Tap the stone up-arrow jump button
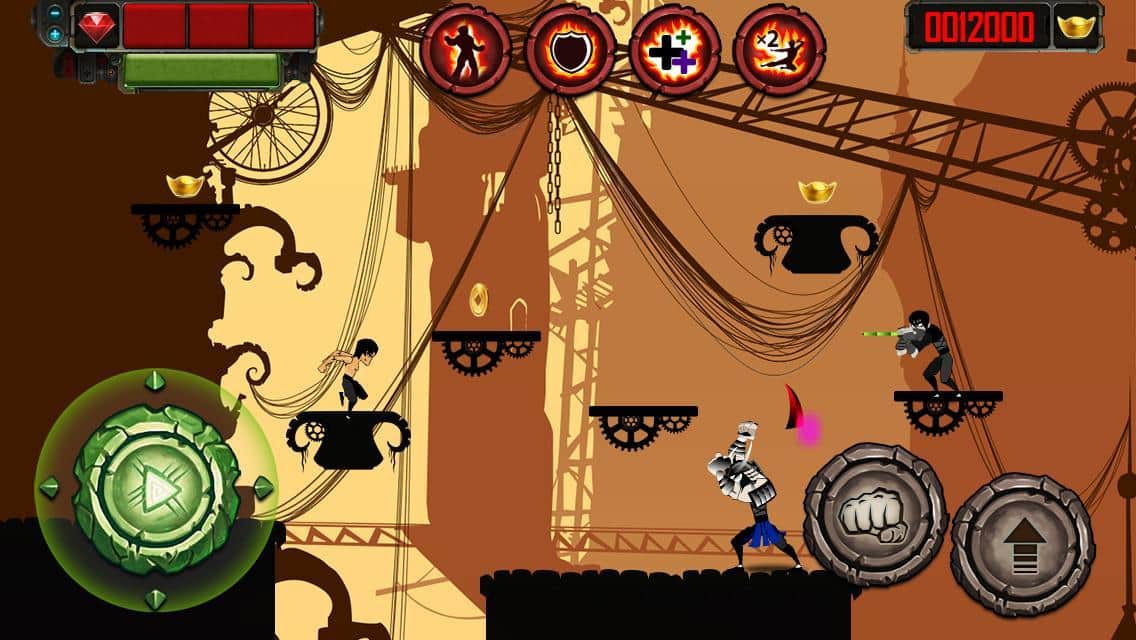 pos(1021,544)
